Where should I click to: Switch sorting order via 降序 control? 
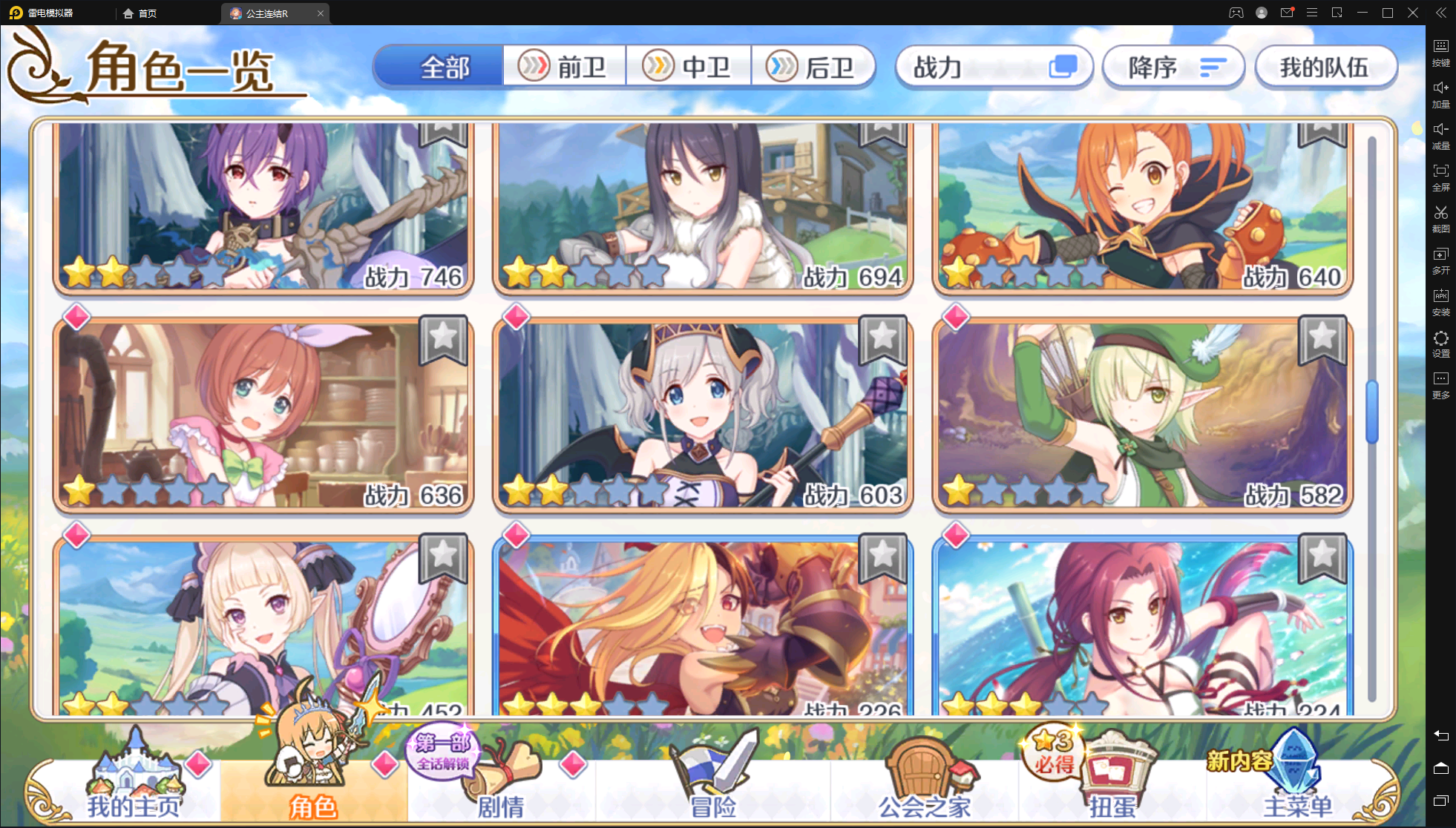tap(1173, 66)
